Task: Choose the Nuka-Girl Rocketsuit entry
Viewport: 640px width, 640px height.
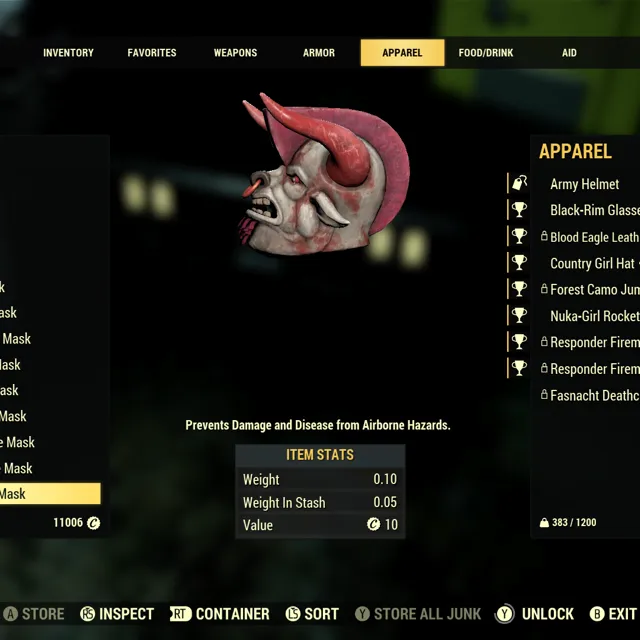Action: point(594,315)
